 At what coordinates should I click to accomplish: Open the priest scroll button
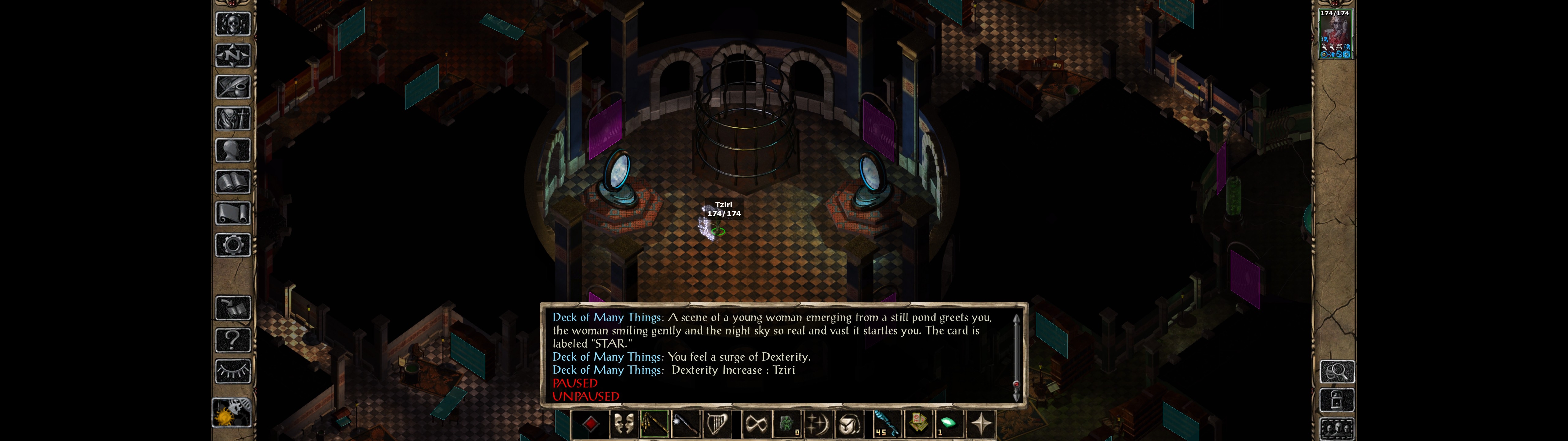pos(233,213)
